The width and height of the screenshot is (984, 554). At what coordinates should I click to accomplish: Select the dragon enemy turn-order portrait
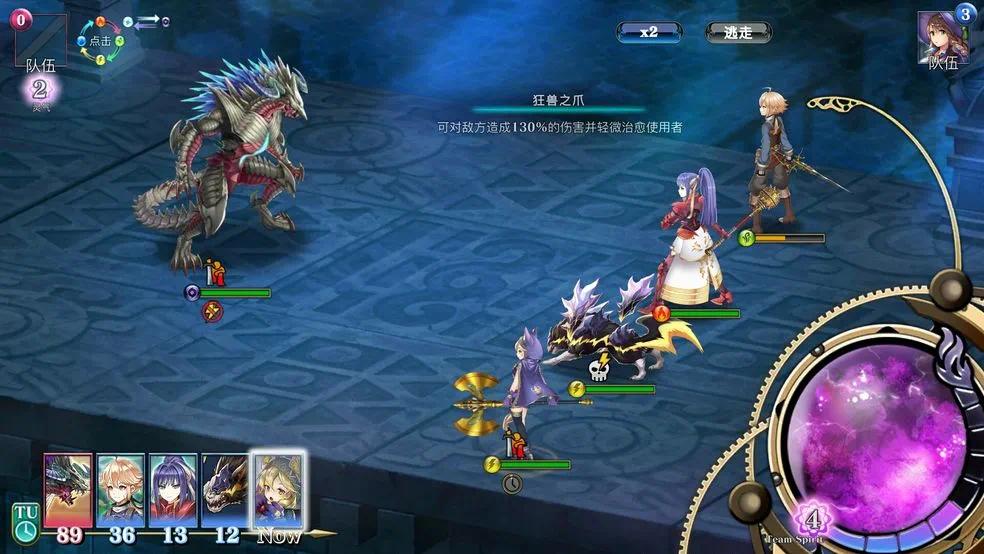tap(68, 489)
